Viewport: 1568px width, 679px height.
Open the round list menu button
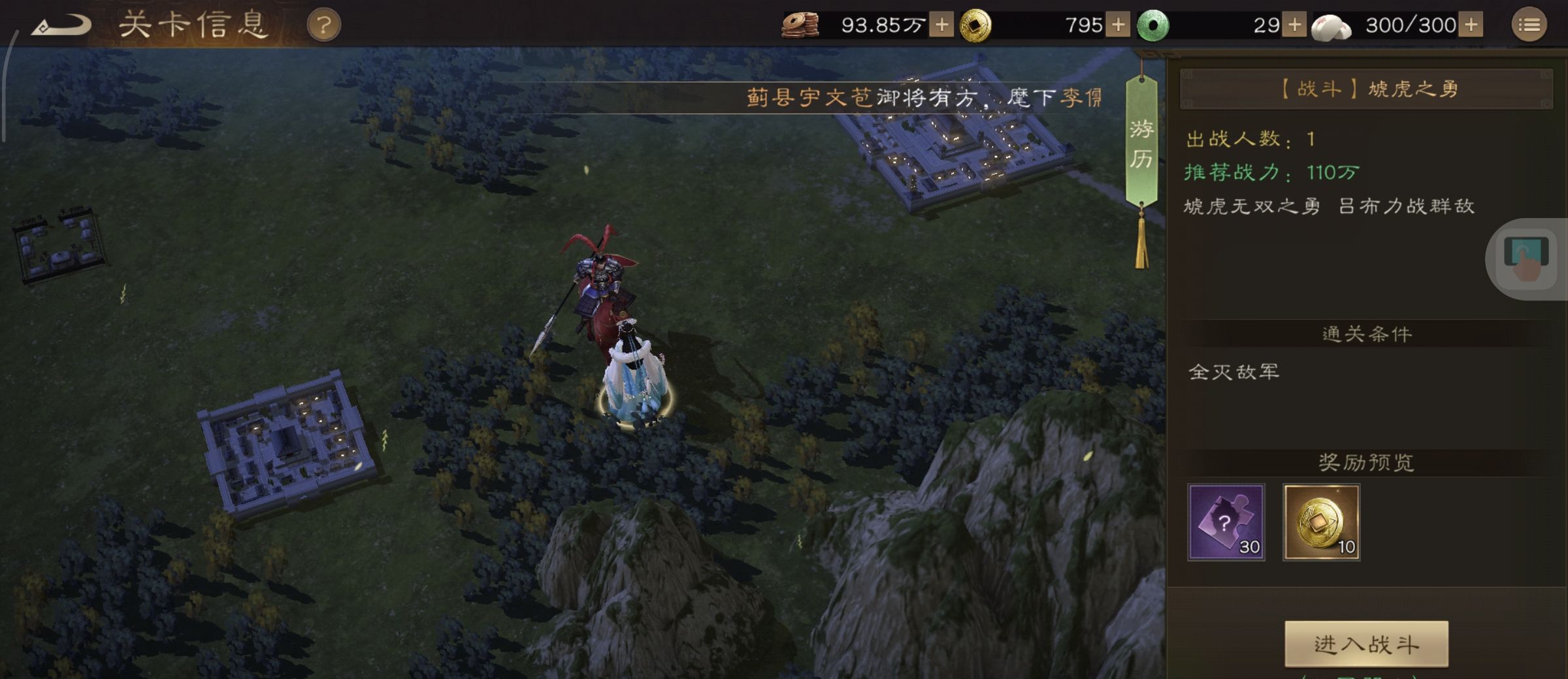point(1529,25)
